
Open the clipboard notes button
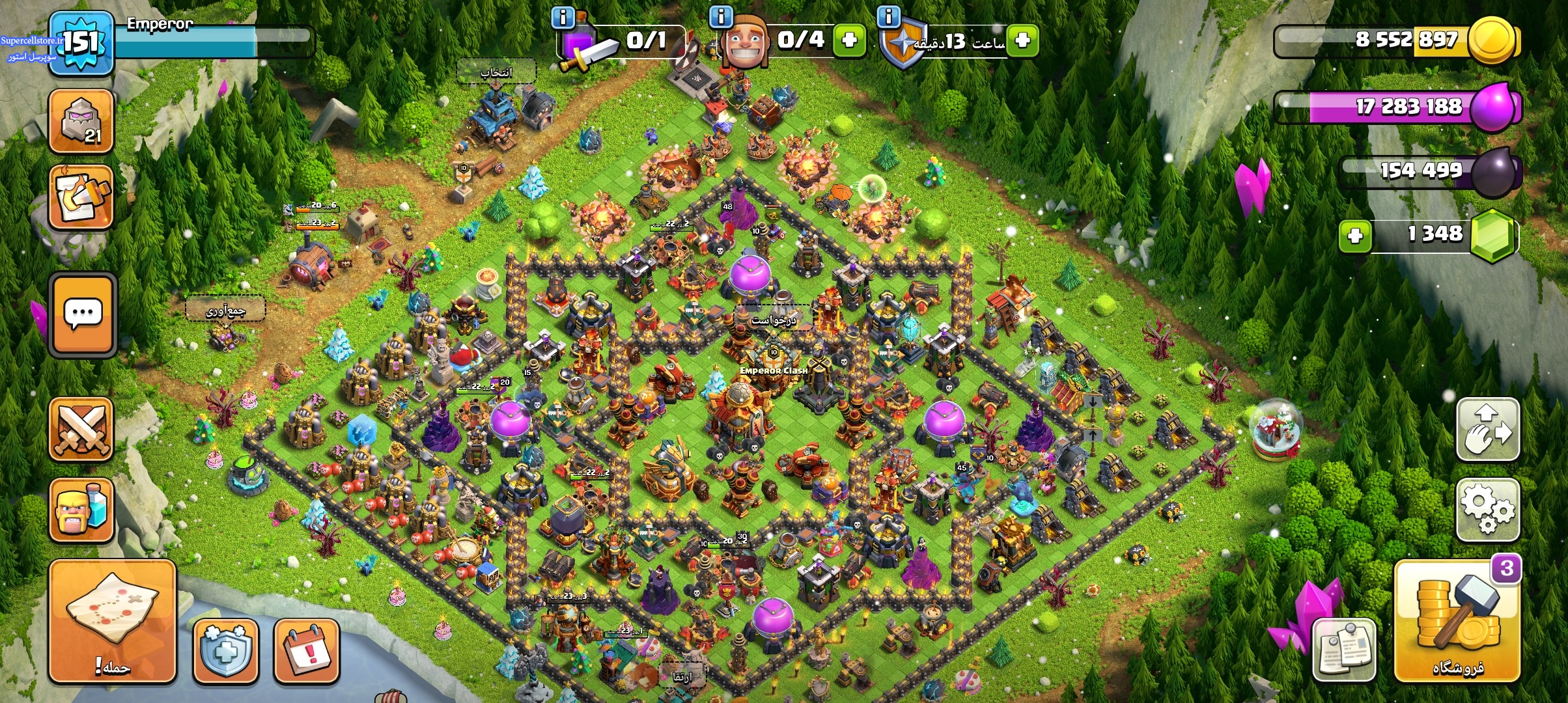(x=1343, y=649)
